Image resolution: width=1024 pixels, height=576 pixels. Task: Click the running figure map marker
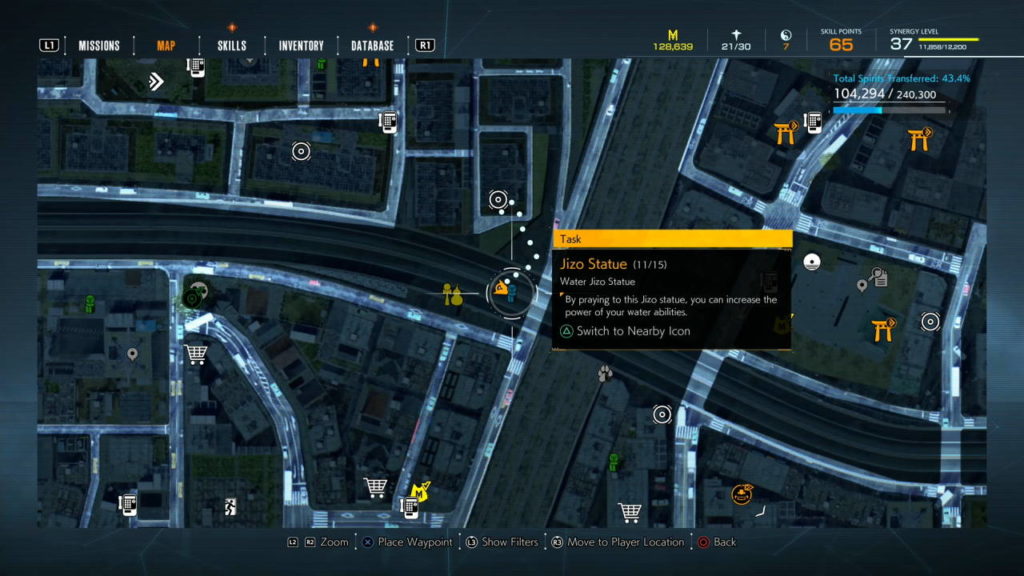pyautogui.click(x=229, y=505)
